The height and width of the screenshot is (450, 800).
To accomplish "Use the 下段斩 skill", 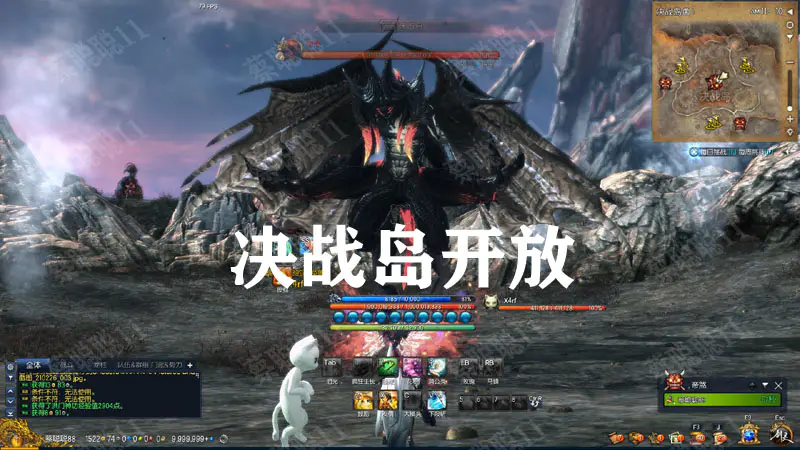I will (436, 401).
